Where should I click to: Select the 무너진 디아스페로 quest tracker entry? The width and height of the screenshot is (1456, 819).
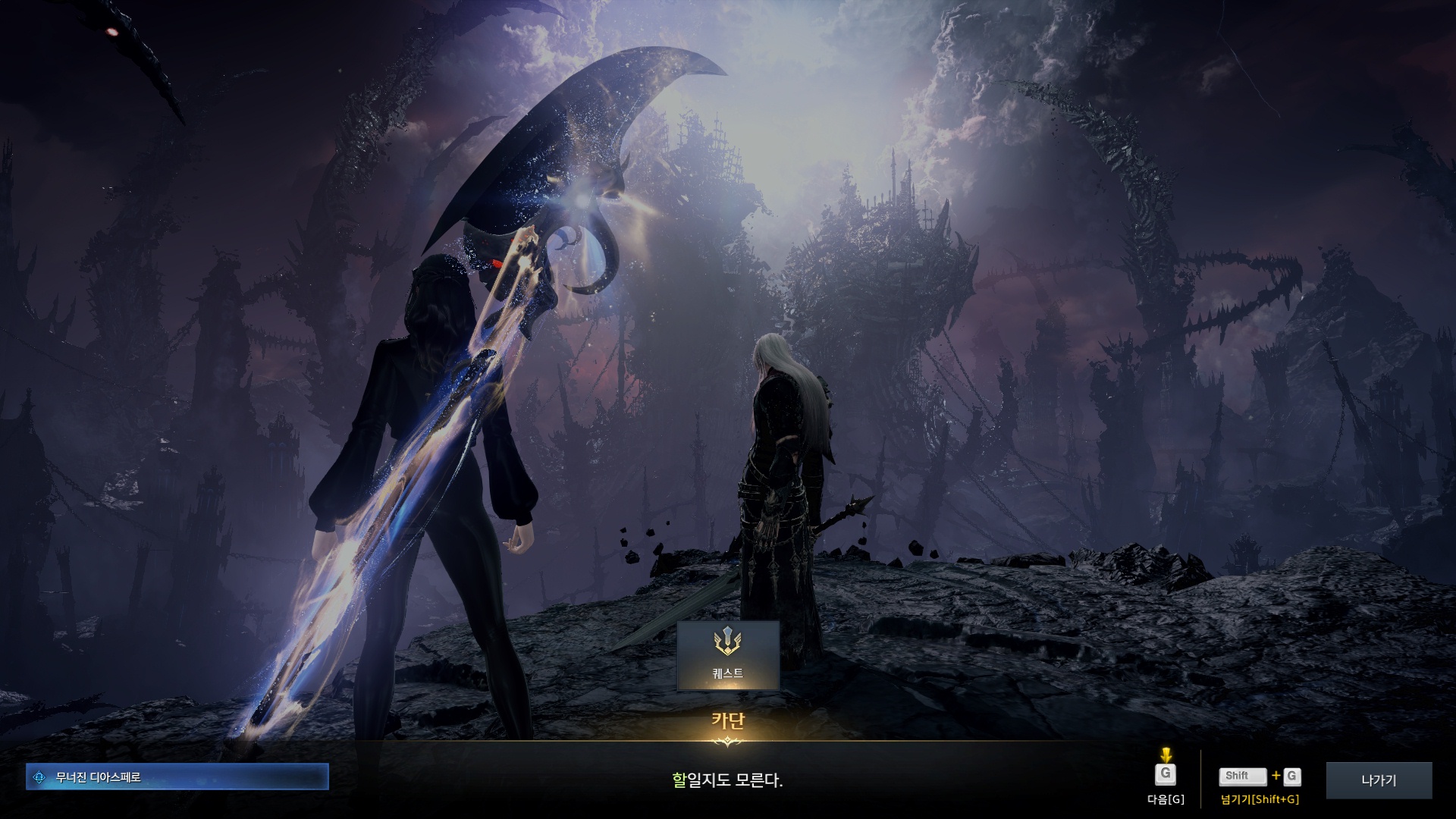click(177, 777)
